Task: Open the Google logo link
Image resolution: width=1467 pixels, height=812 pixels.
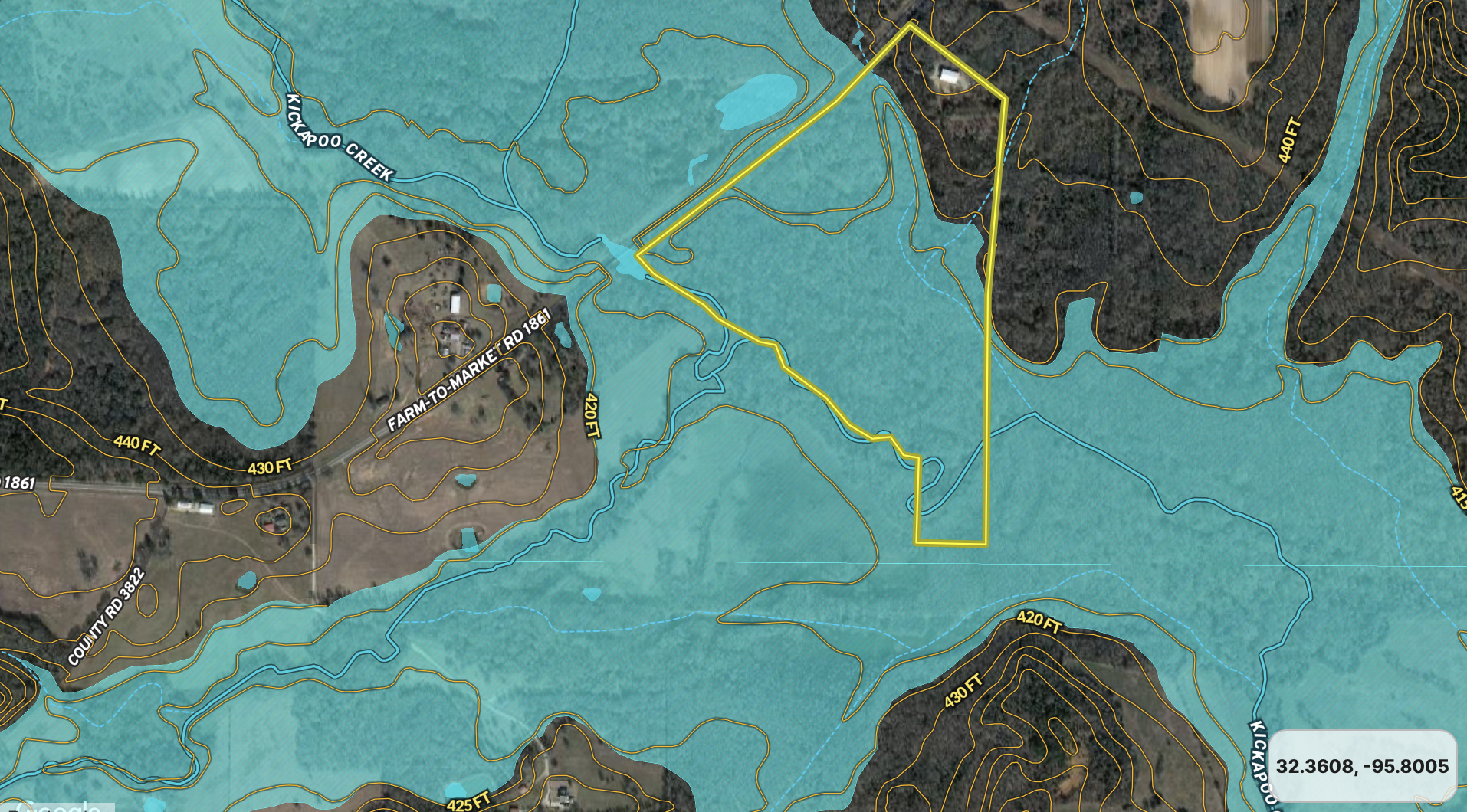Action: [58, 806]
